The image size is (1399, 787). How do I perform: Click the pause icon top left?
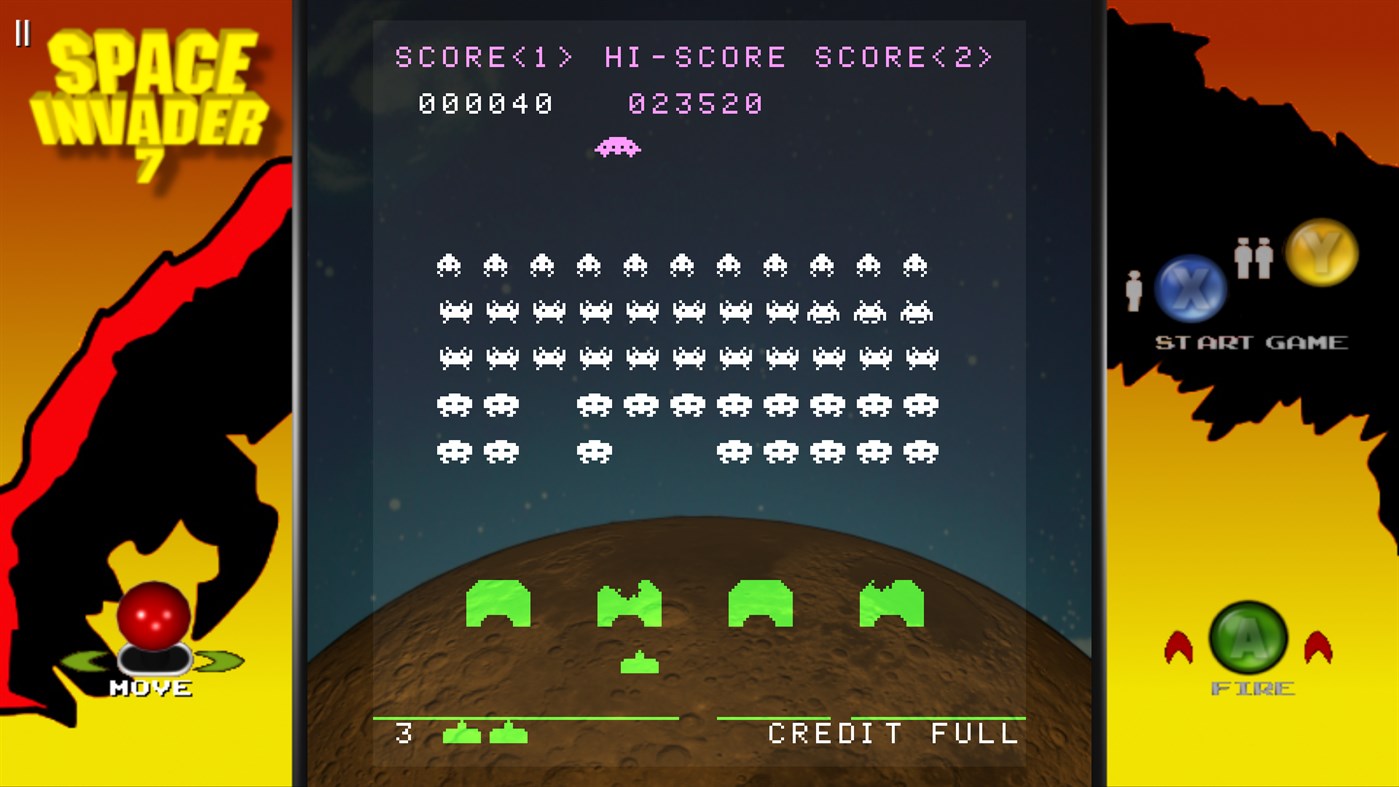point(24,30)
